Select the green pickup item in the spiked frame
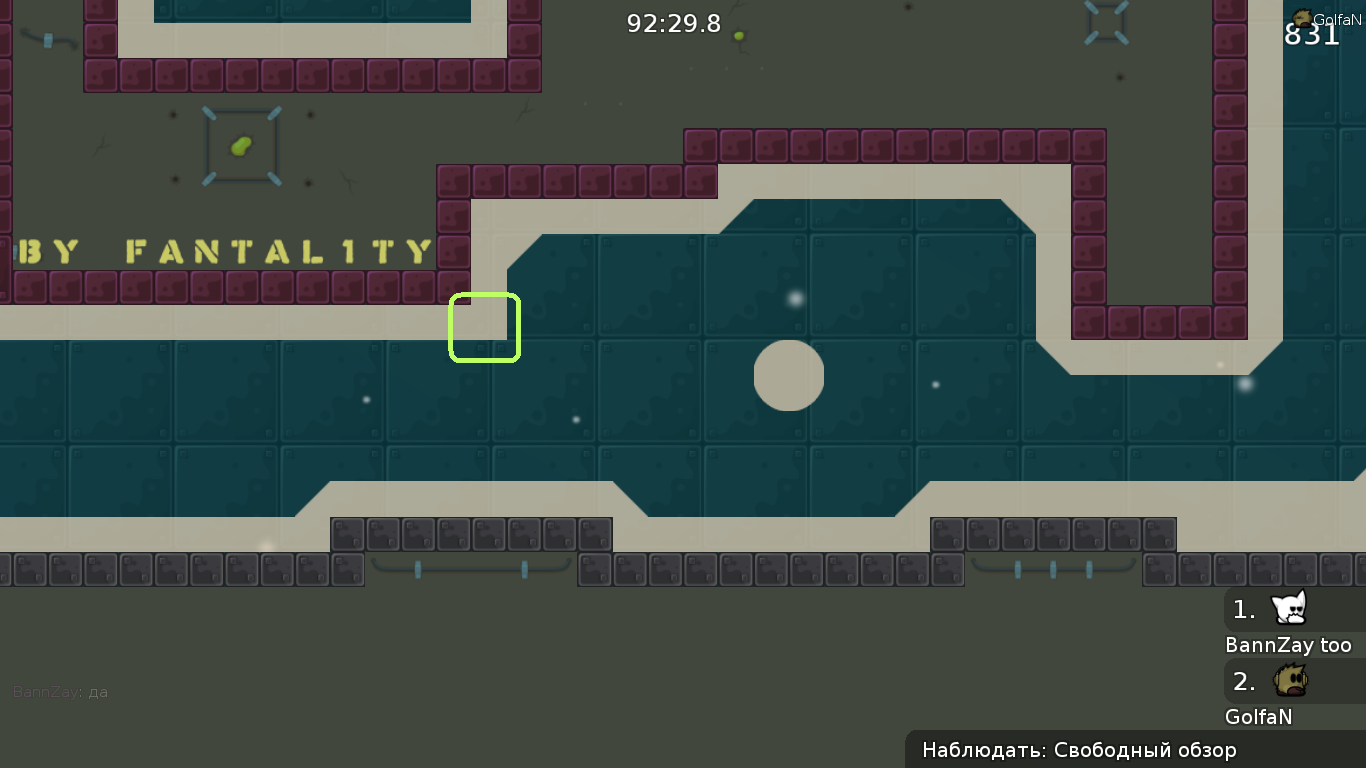Viewport: 1366px width, 768px height. click(240, 145)
